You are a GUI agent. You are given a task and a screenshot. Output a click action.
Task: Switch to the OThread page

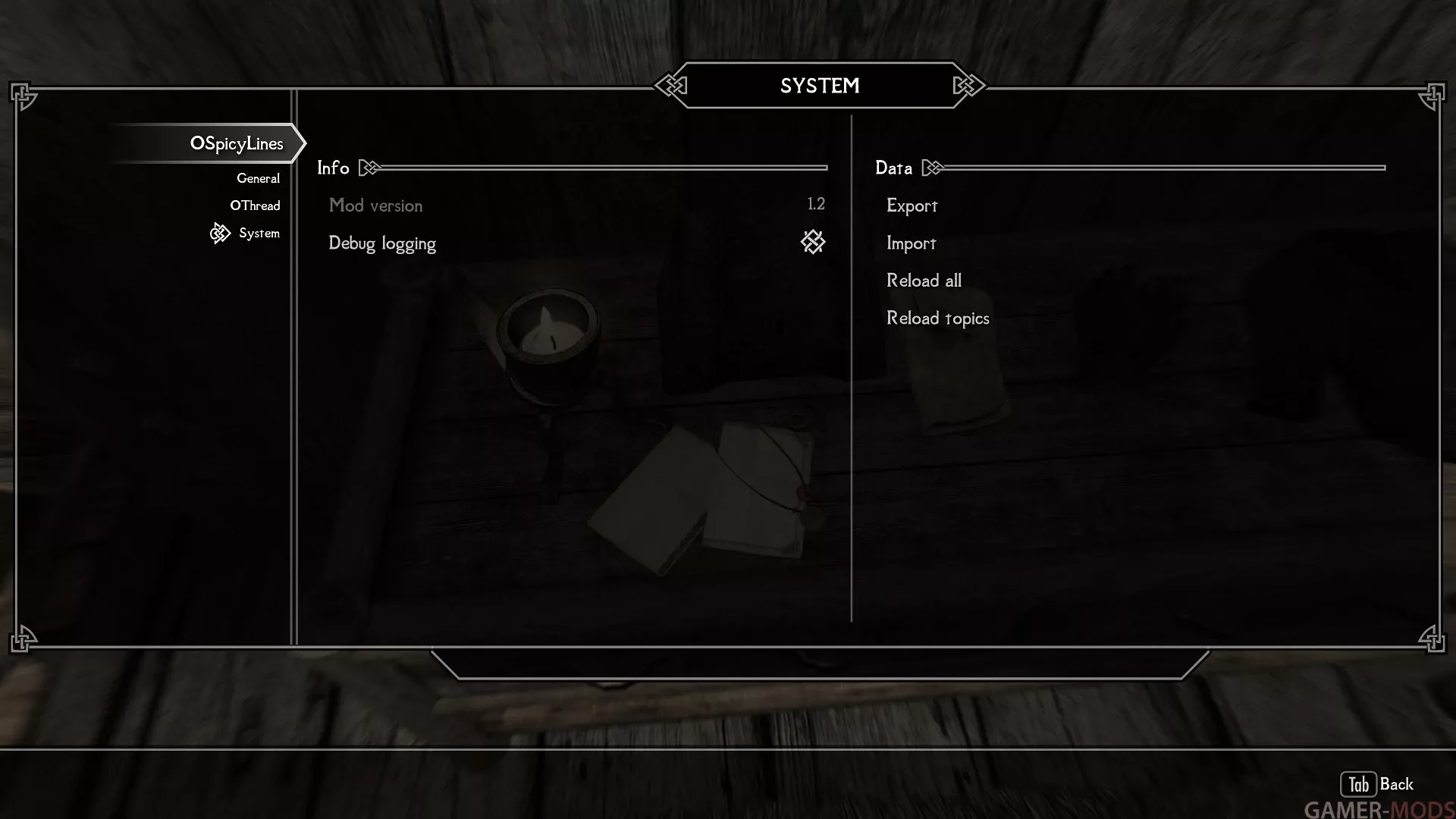coord(255,206)
